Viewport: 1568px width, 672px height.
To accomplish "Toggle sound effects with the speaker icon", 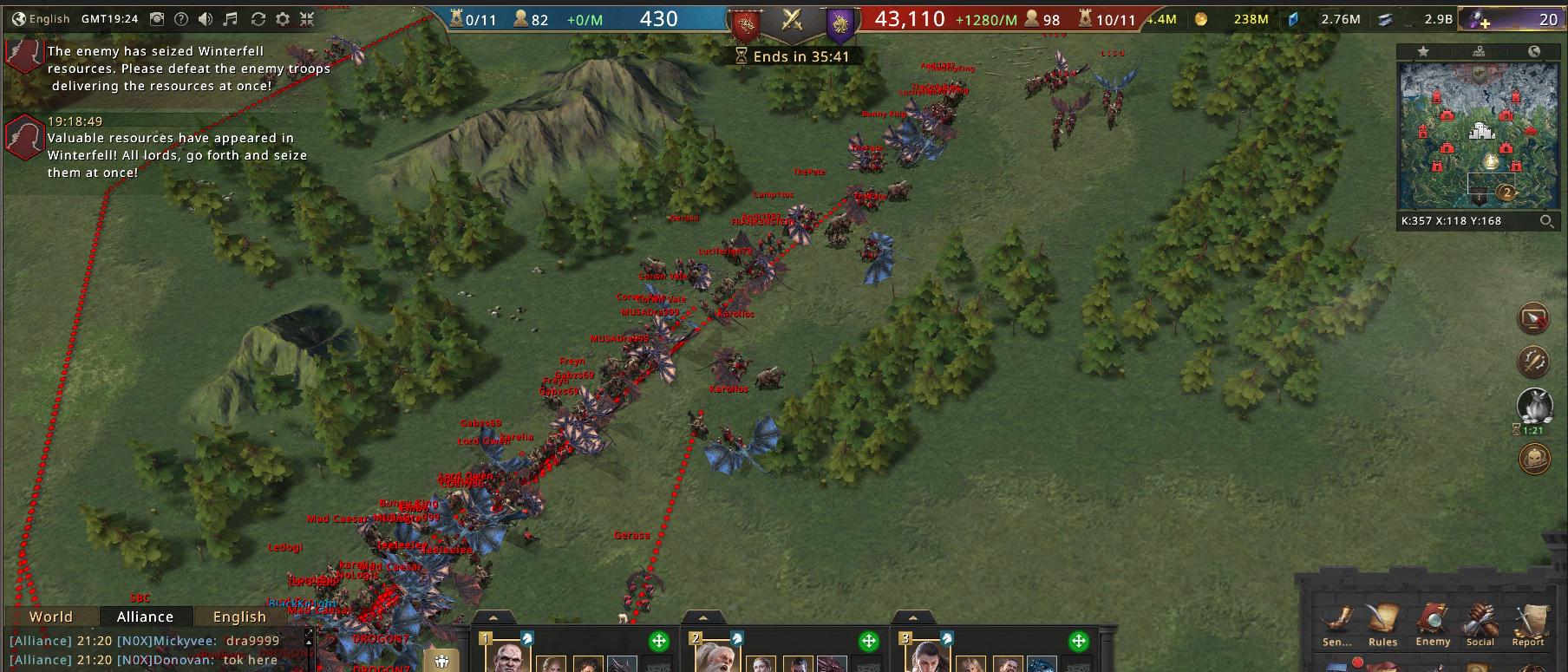I will coord(206,18).
